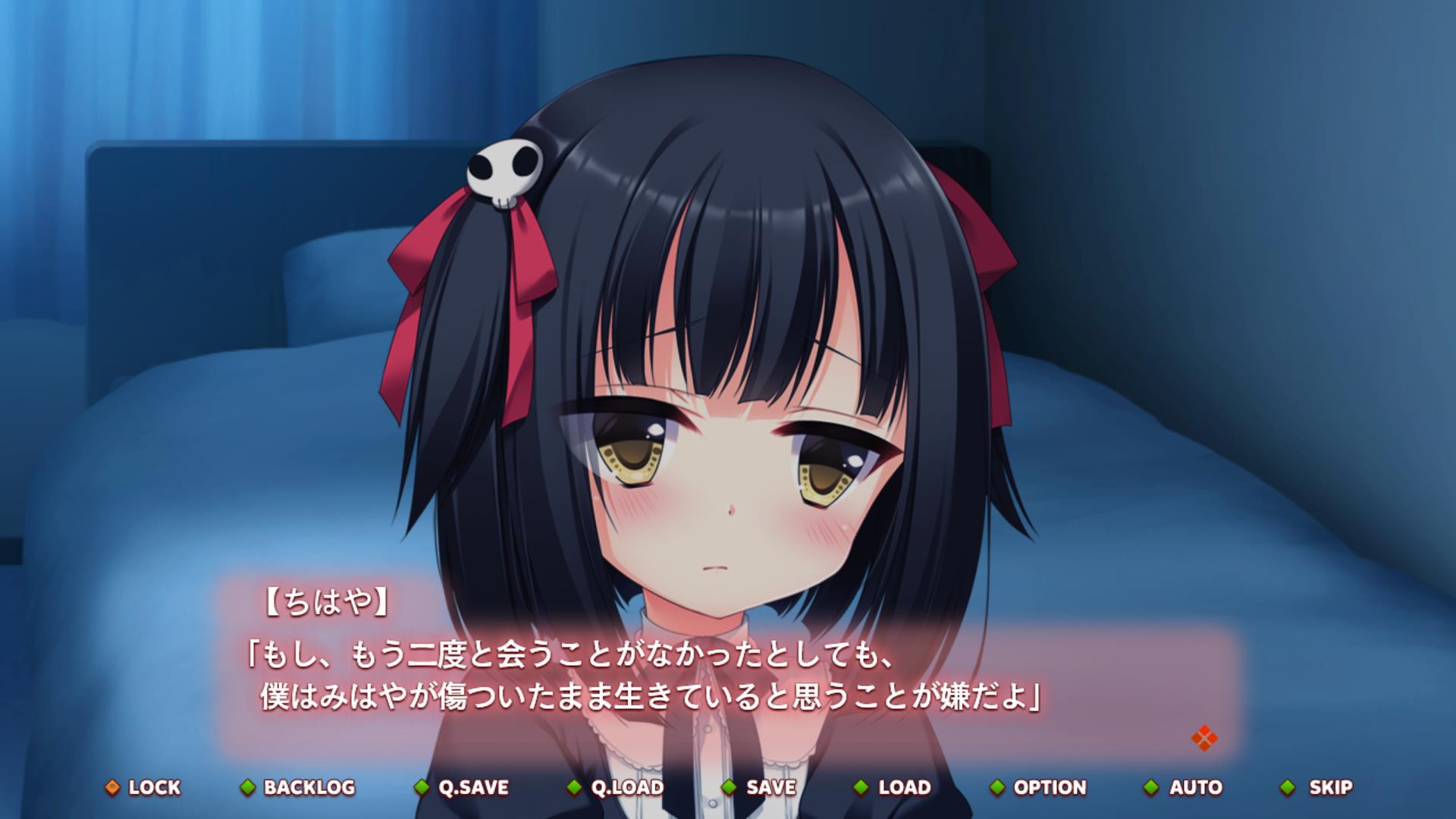The width and height of the screenshot is (1456, 819).
Task: Quick save with Q.SAVE
Action: 463,787
